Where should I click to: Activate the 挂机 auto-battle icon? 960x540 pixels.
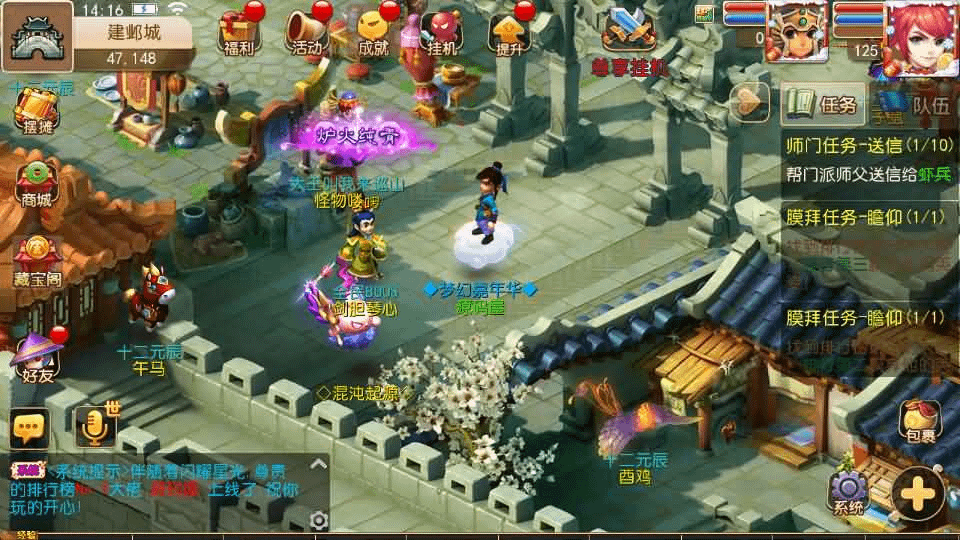tap(441, 32)
